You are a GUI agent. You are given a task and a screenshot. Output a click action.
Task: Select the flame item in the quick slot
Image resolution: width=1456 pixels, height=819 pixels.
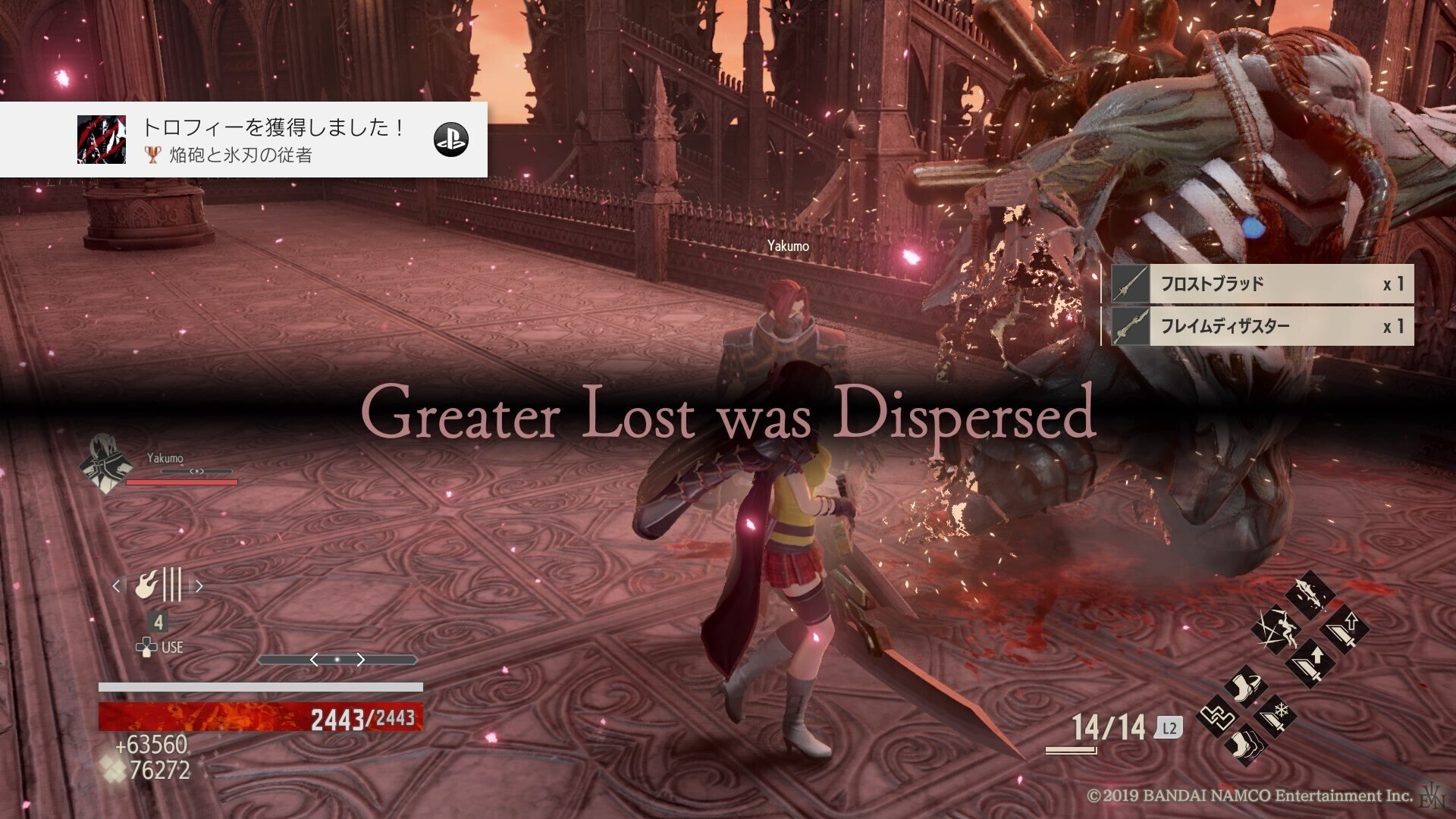coord(158,585)
